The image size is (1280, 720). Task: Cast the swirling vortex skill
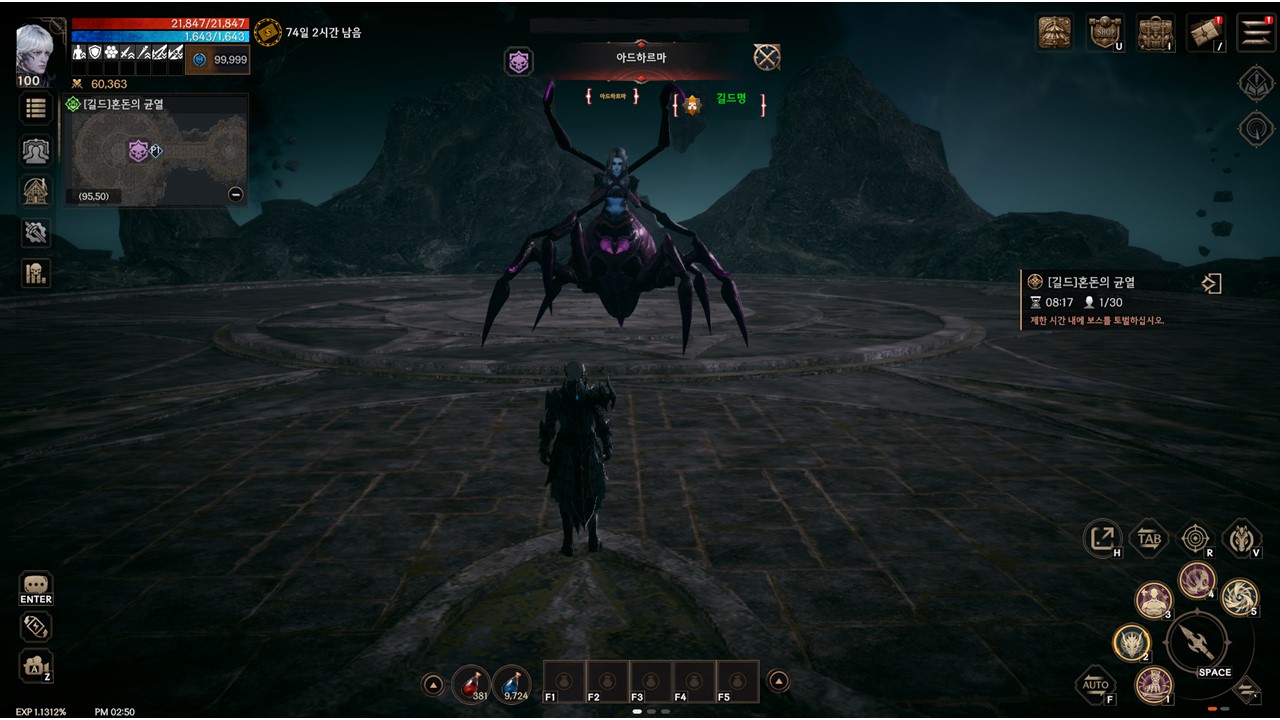tap(1240, 597)
